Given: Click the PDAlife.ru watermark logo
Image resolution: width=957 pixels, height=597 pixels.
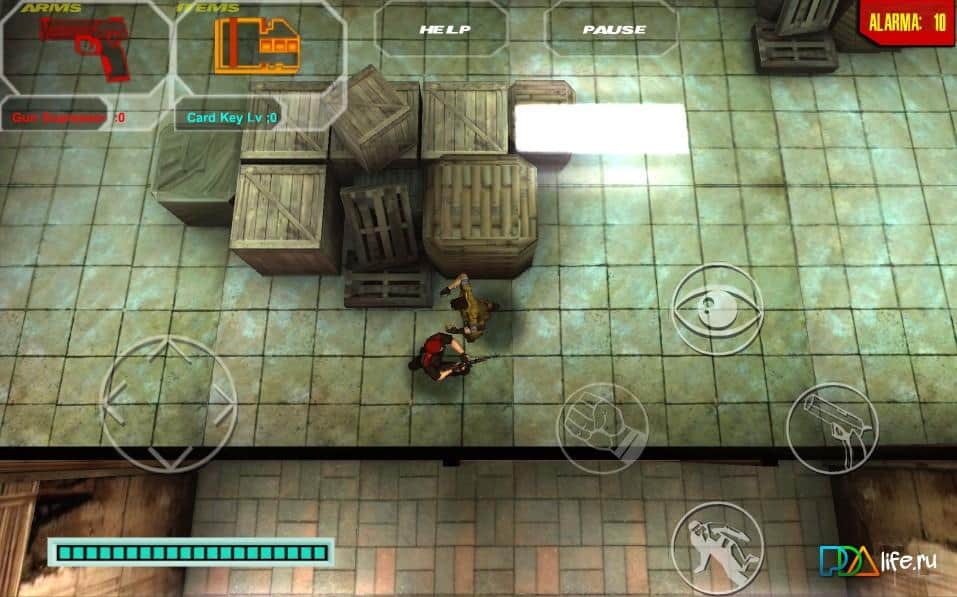Looking at the screenshot, I should (877, 561).
